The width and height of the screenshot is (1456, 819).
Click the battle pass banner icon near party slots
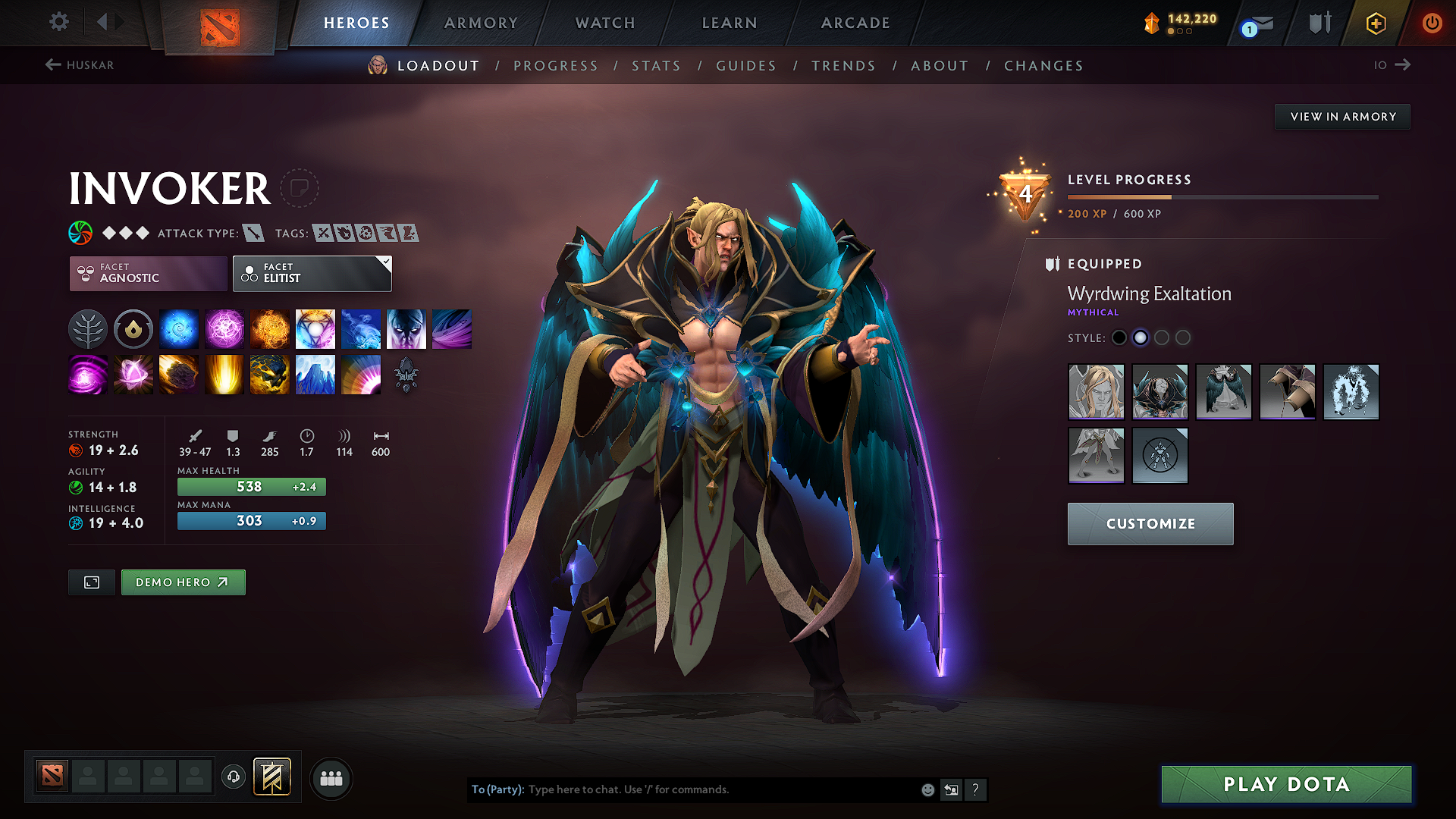272,777
